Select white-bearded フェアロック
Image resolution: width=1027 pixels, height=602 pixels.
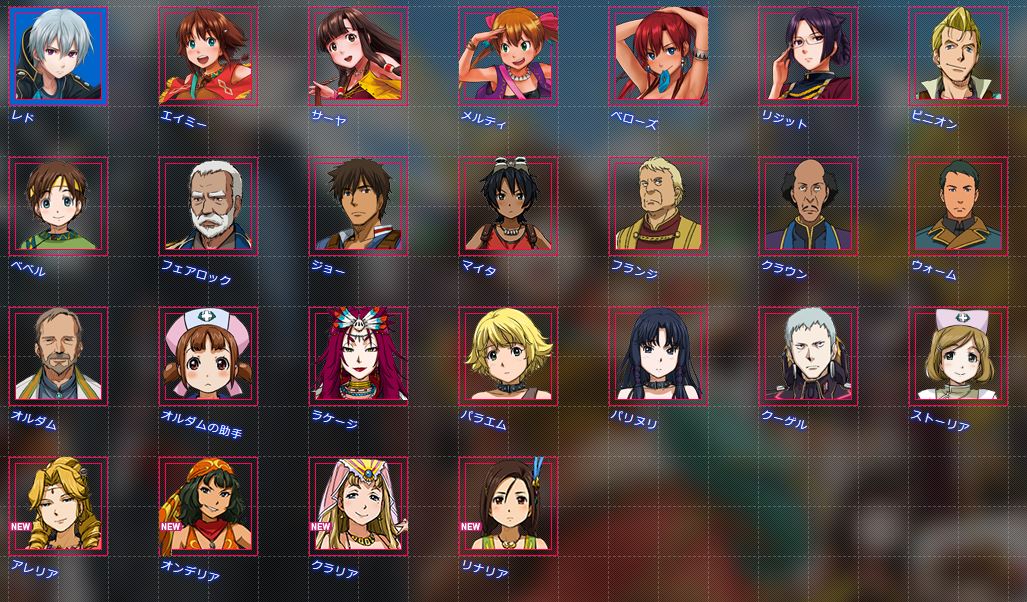[208, 206]
